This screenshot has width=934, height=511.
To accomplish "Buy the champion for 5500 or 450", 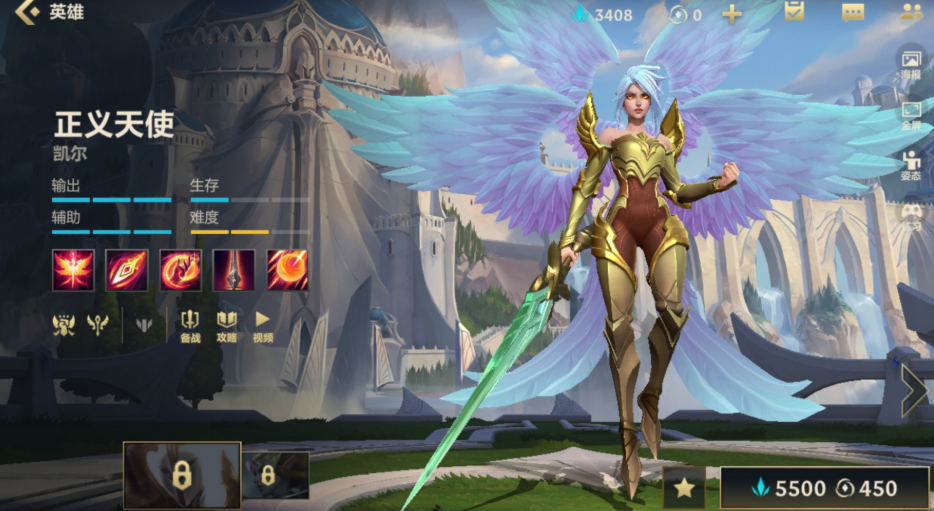I will click(823, 488).
